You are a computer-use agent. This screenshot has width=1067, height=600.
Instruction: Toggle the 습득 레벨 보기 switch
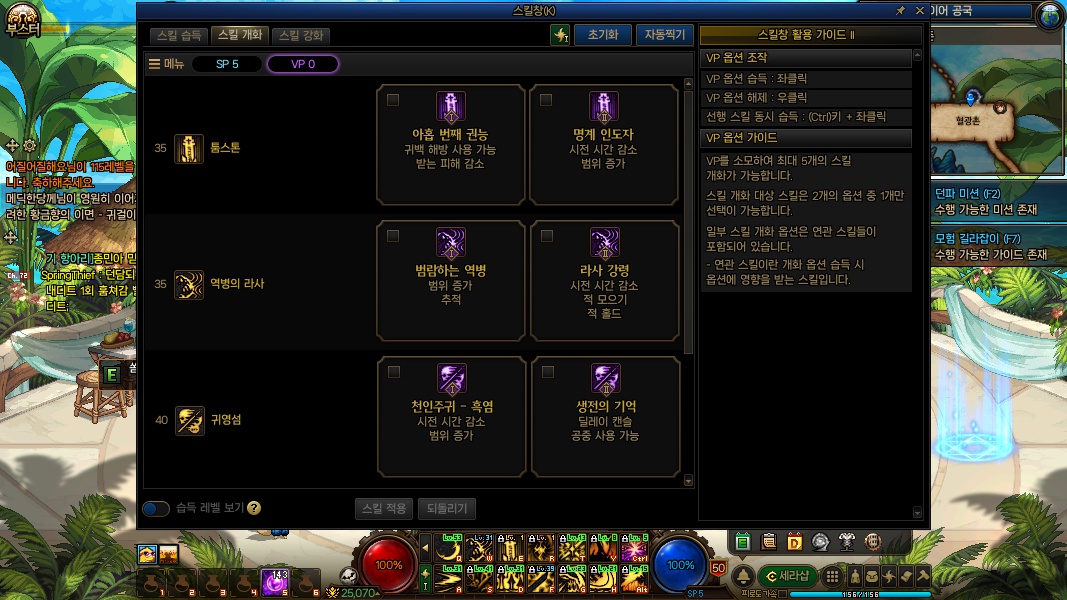point(156,508)
